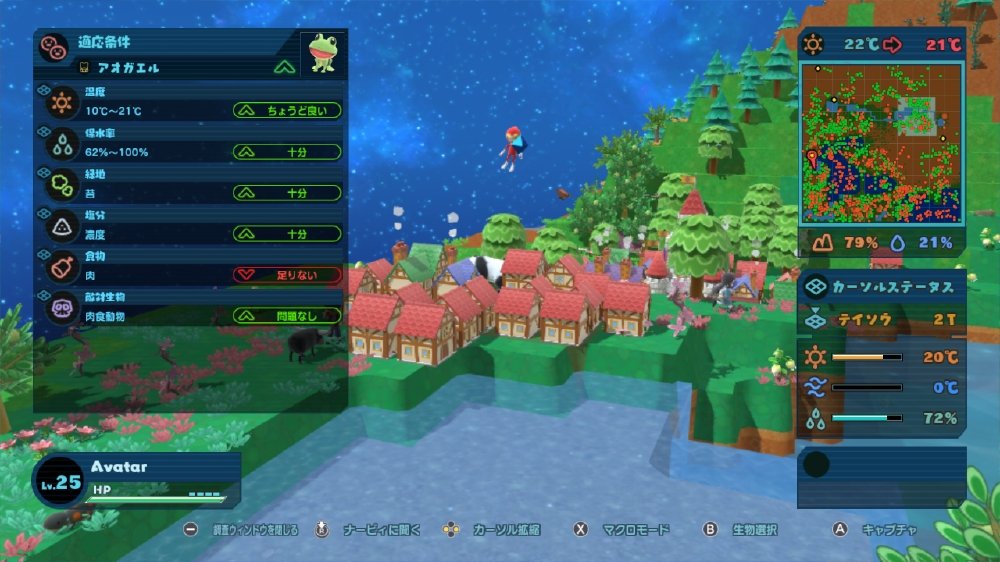
Task: Open the island minimap
Action: (x=880, y=143)
